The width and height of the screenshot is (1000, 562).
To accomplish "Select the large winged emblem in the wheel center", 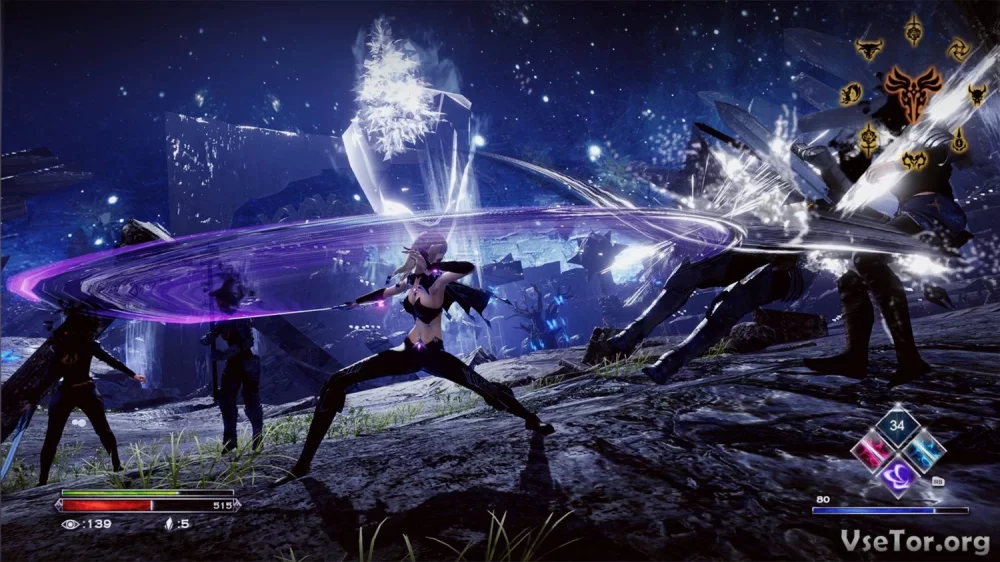I will (912, 92).
